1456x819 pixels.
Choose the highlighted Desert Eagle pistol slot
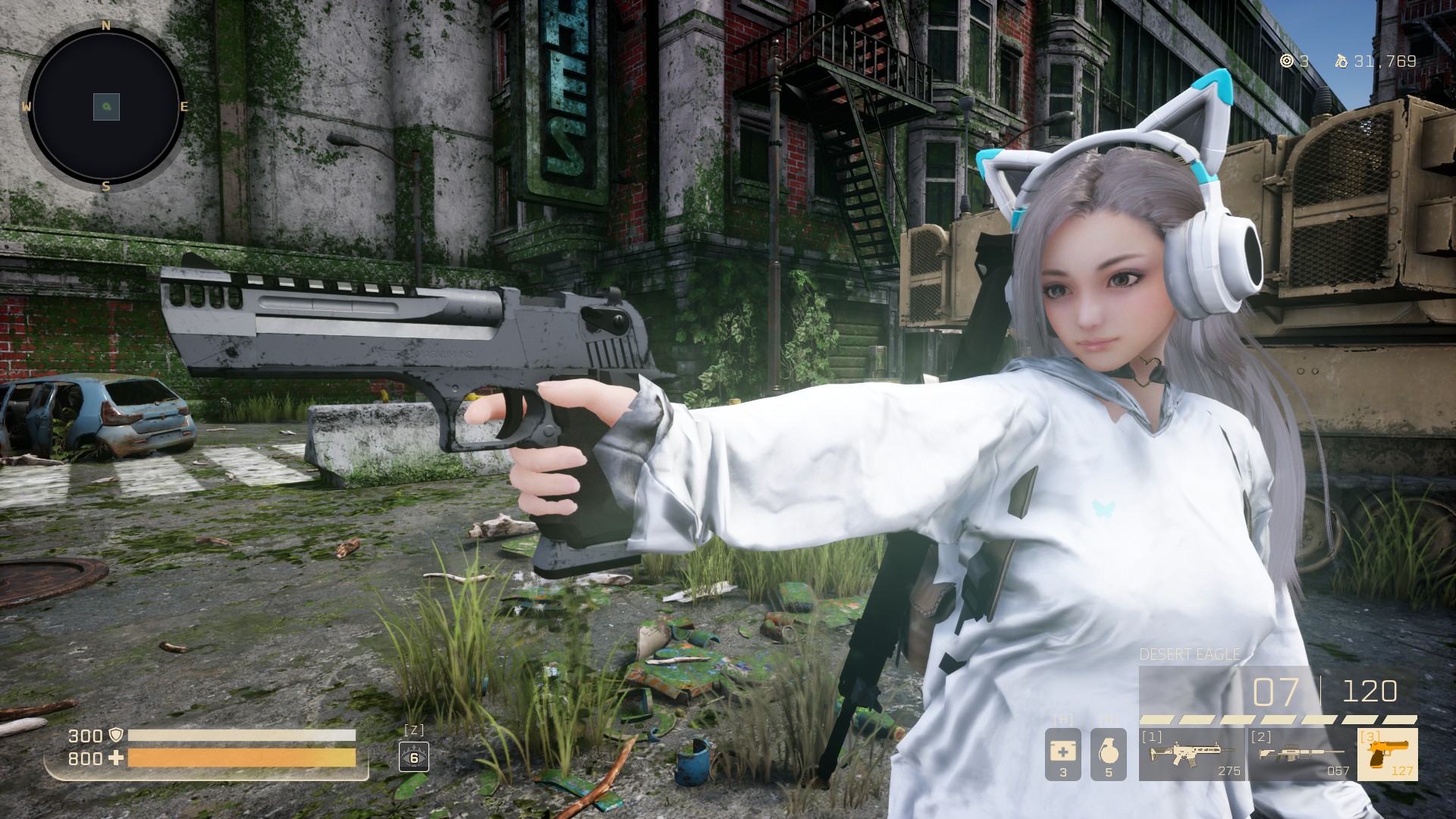tap(1387, 755)
